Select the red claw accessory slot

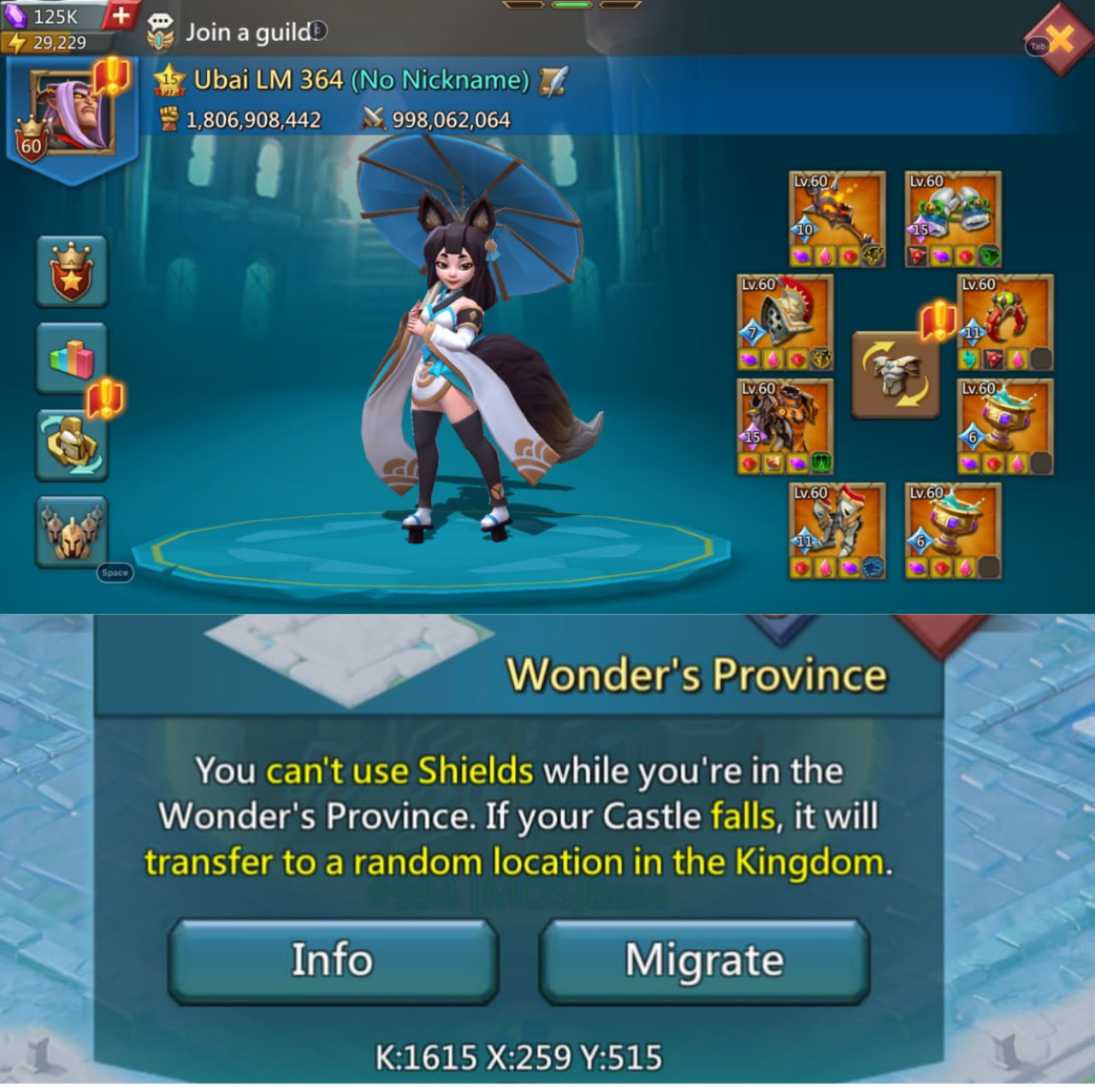1005,322
